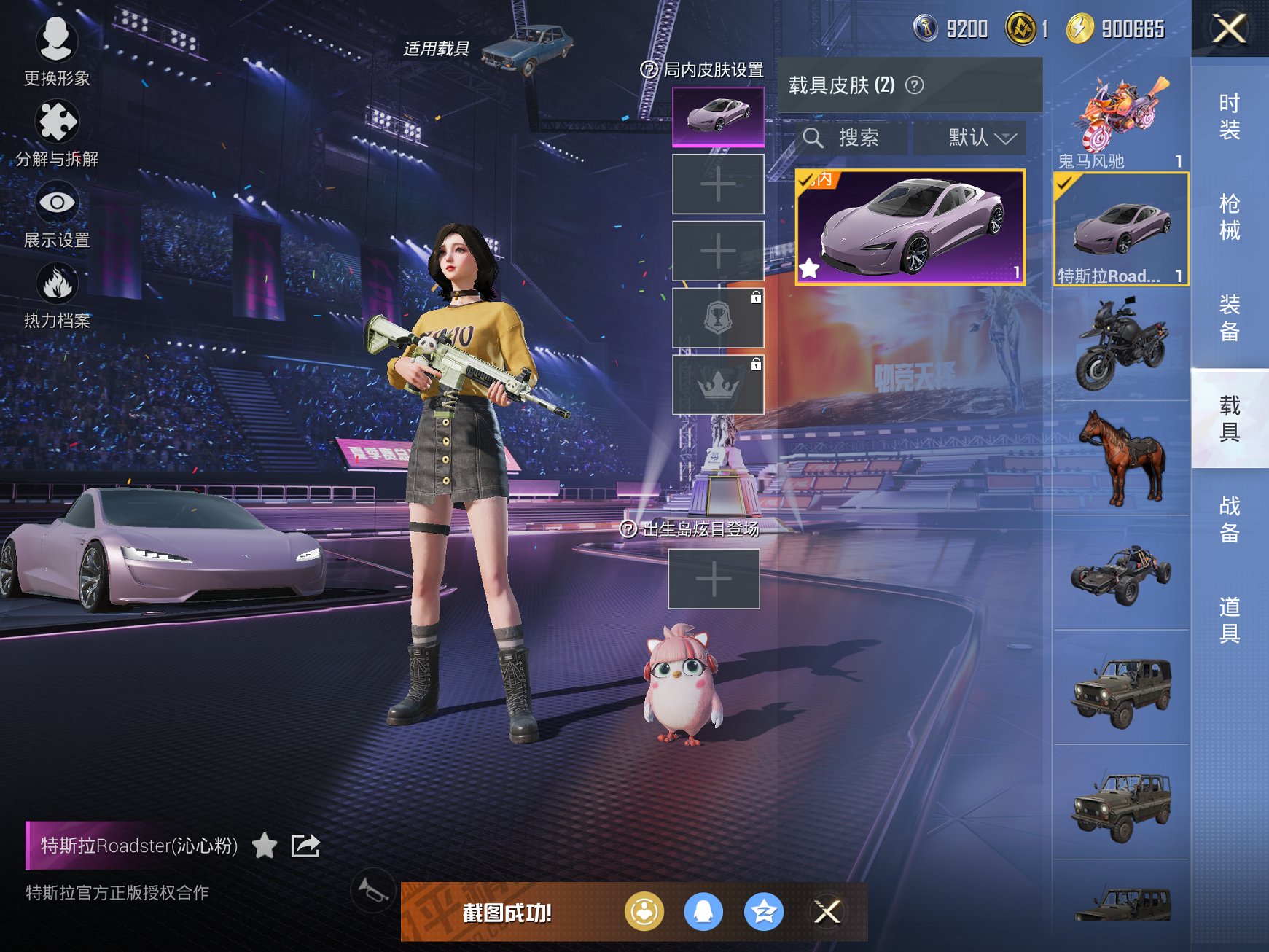This screenshot has height=952, width=1269.
Task: Switch to the 道具 items tab
Action: click(1229, 620)
